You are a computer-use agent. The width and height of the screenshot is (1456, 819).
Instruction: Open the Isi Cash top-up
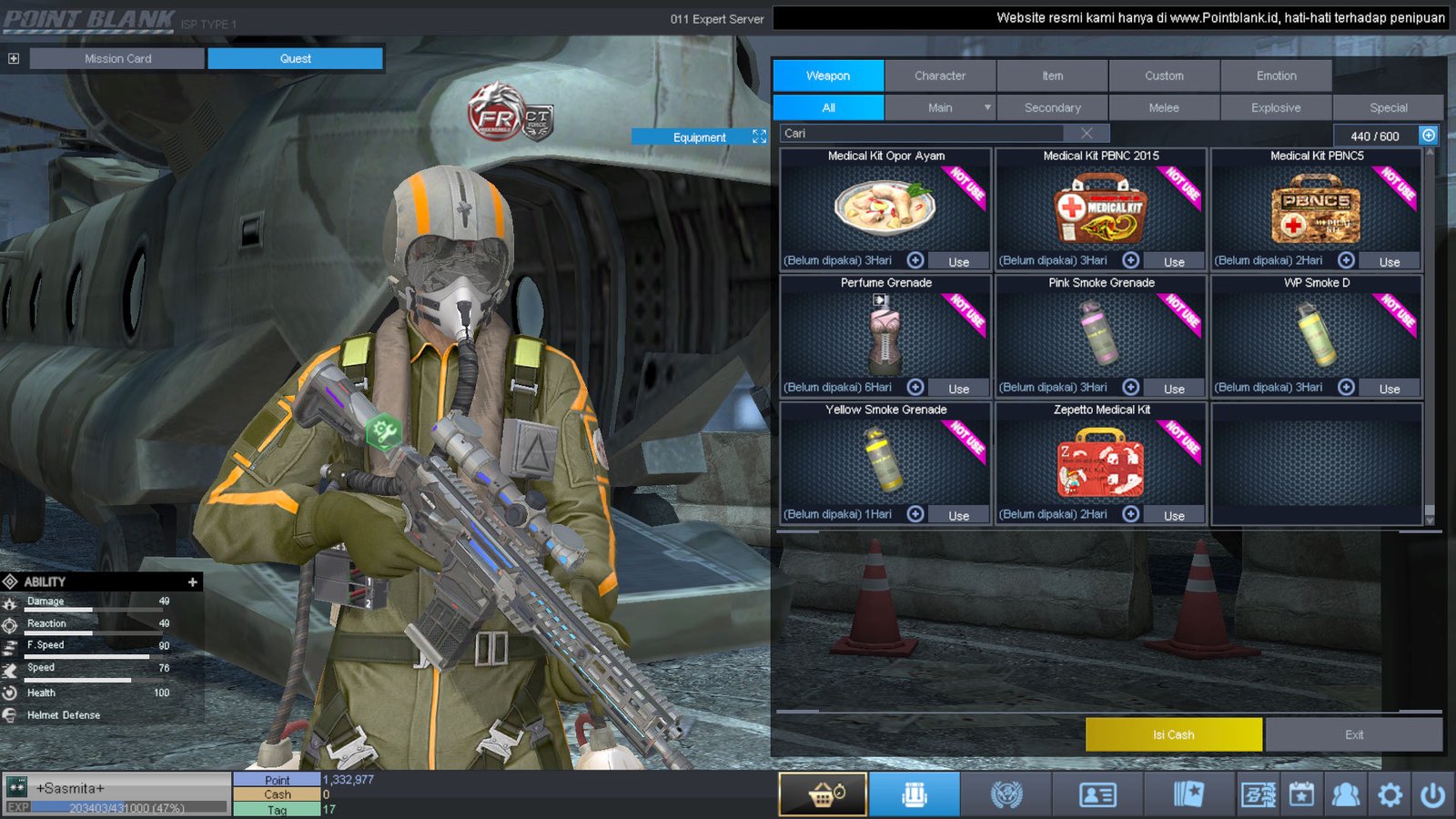pos(1173,734)
